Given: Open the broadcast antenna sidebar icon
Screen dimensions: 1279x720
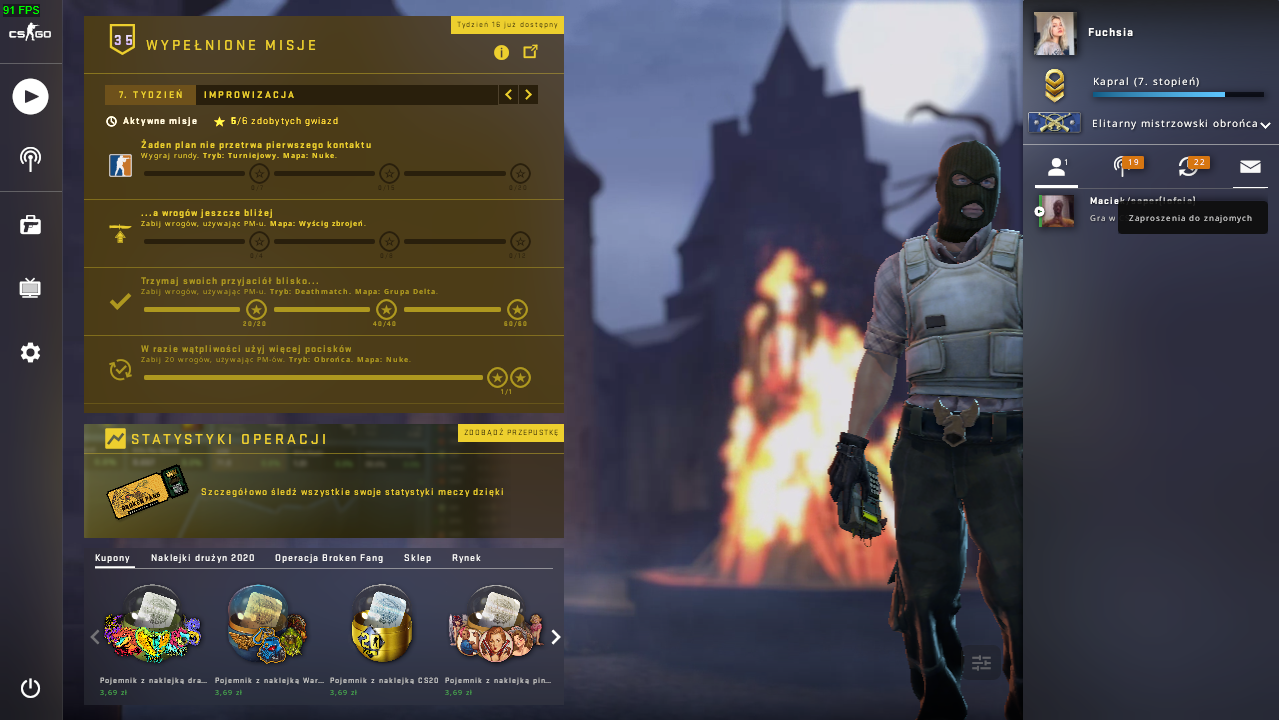Looking at the screenshot, I should [x=30, y=159].
